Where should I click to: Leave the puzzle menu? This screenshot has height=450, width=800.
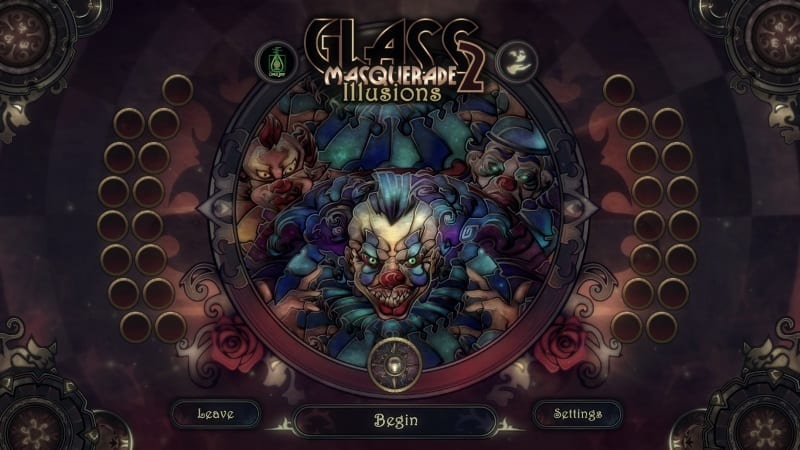(x=215, y=414)
